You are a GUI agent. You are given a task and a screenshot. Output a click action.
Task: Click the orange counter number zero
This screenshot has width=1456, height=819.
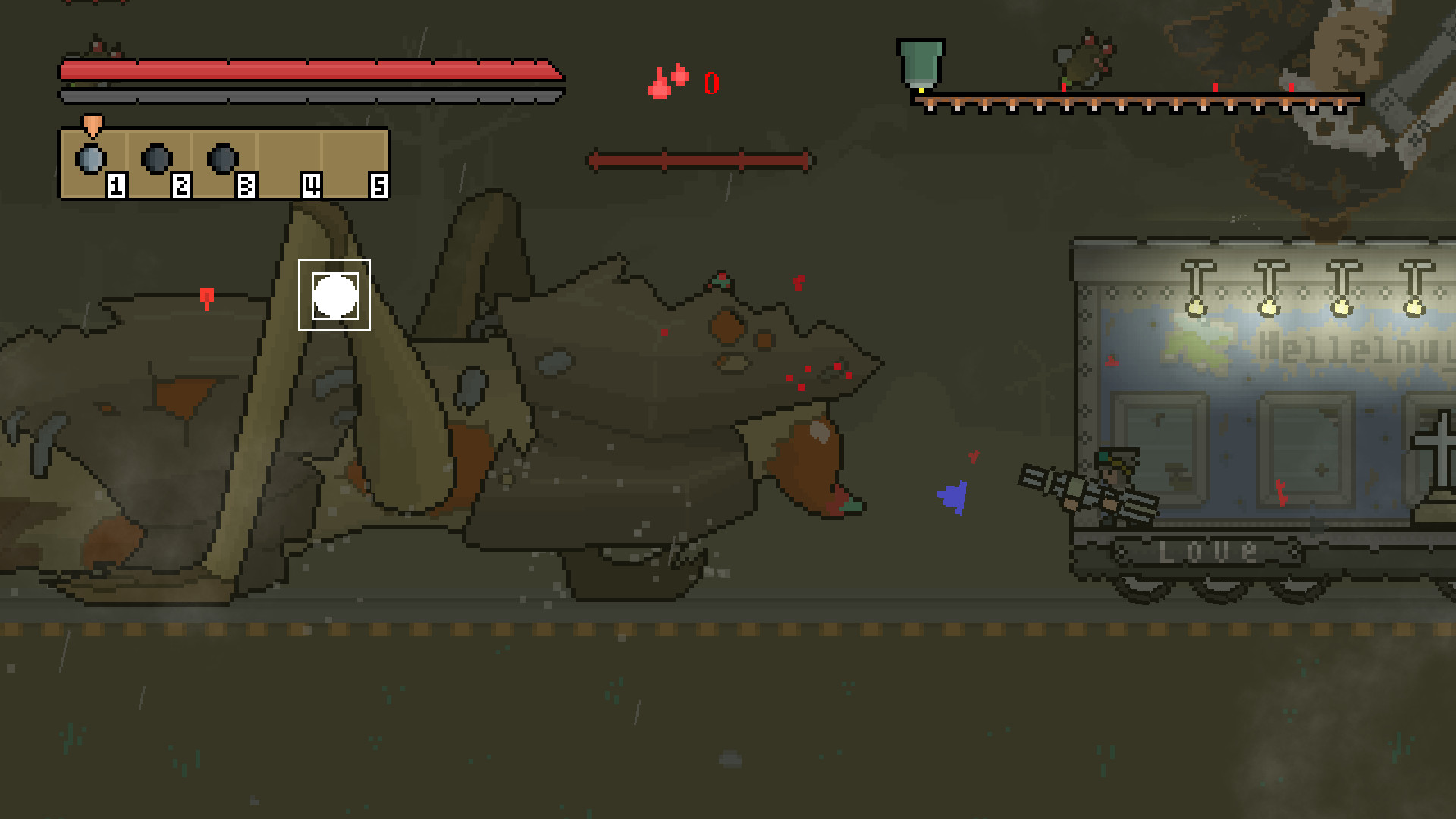point(711,82)
